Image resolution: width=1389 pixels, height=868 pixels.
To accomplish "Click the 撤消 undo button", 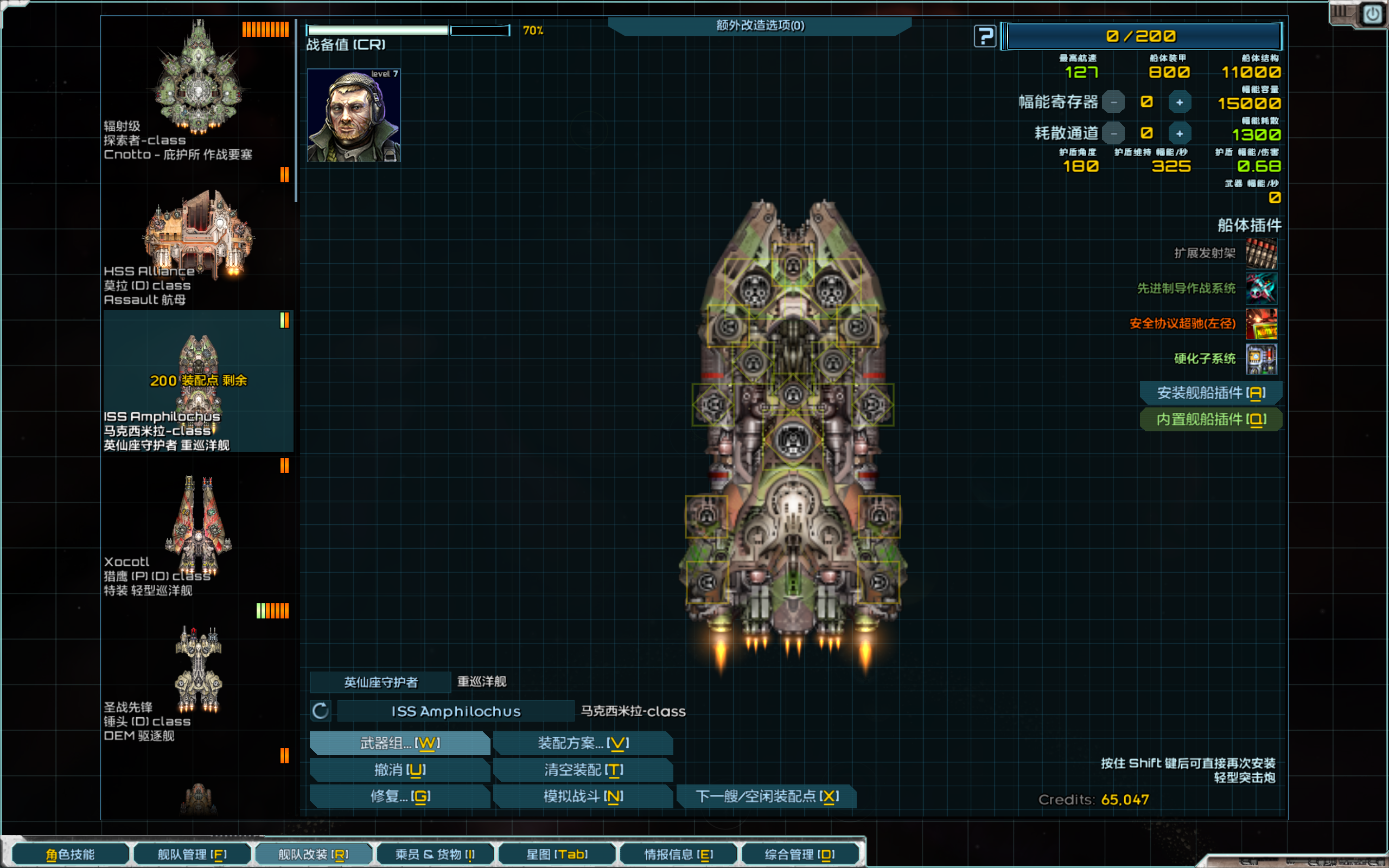I will tap(399, 770).
